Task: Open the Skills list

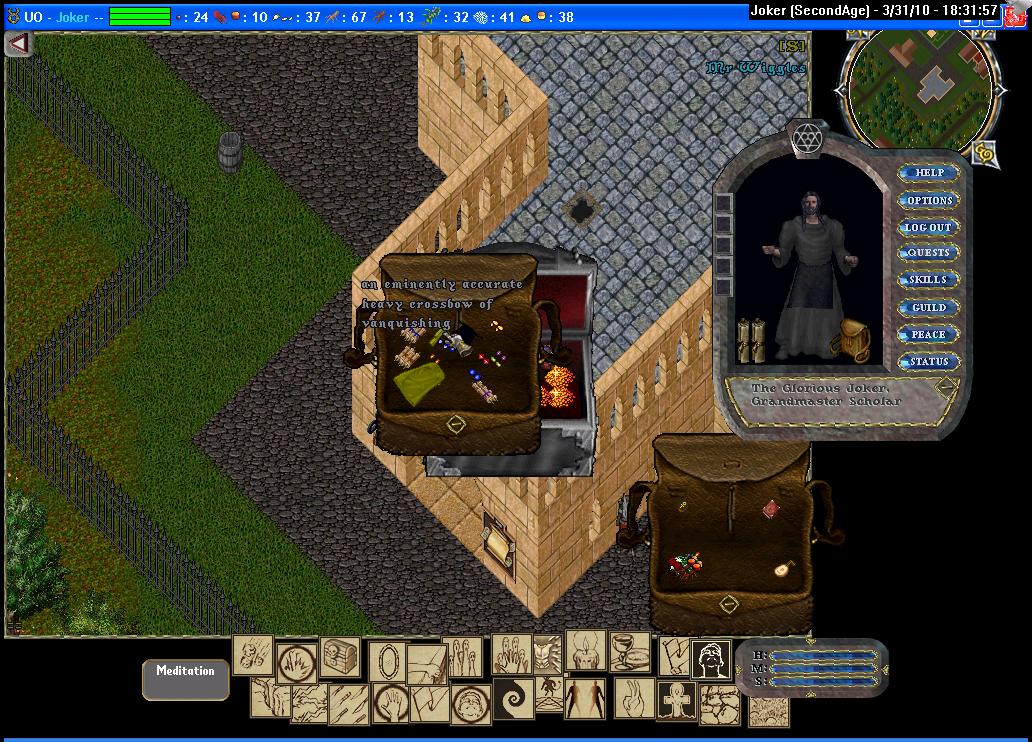Action: pyautogui.click(x=929, y=280)
